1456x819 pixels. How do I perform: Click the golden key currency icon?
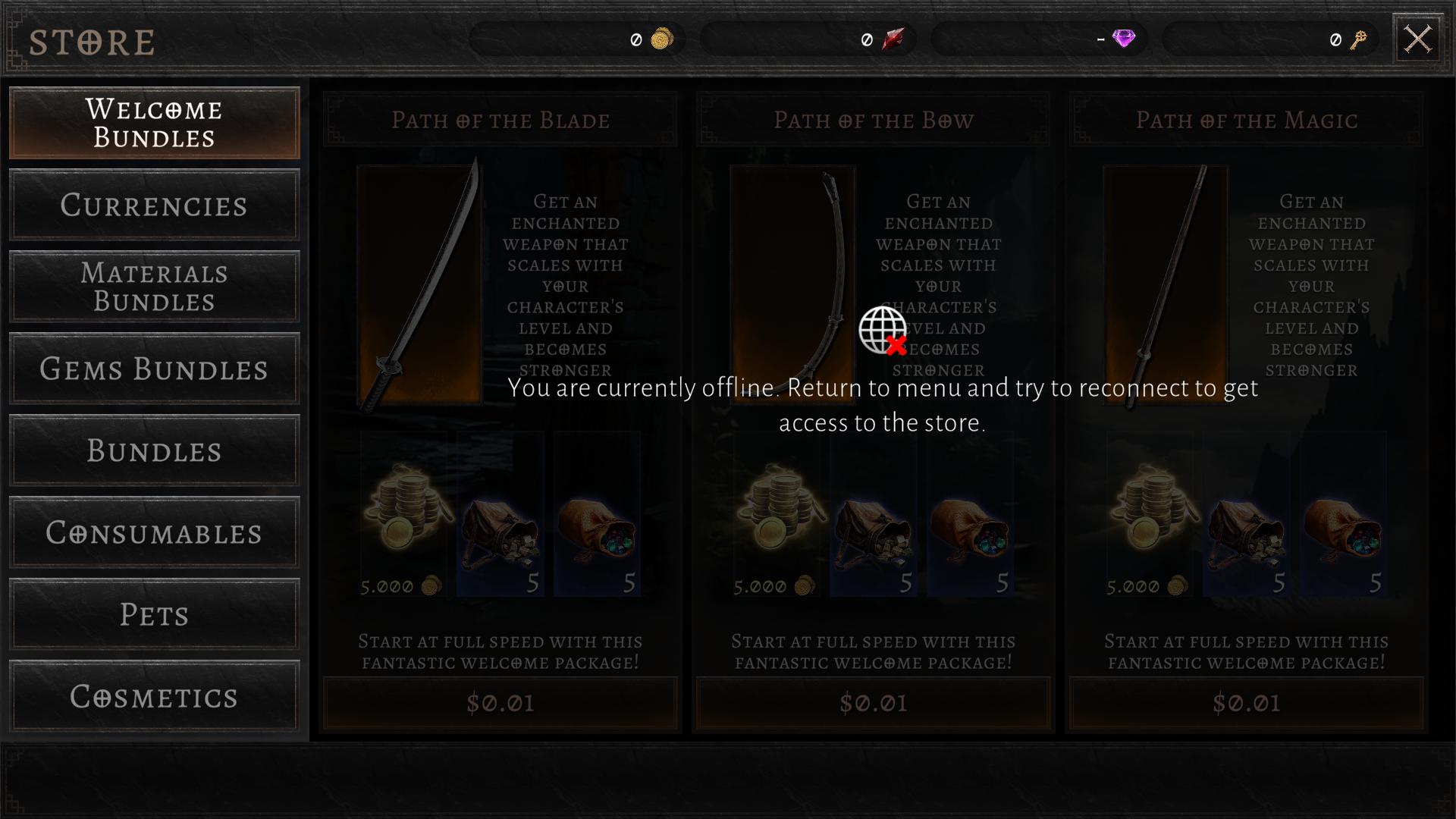pos(1358,39)
